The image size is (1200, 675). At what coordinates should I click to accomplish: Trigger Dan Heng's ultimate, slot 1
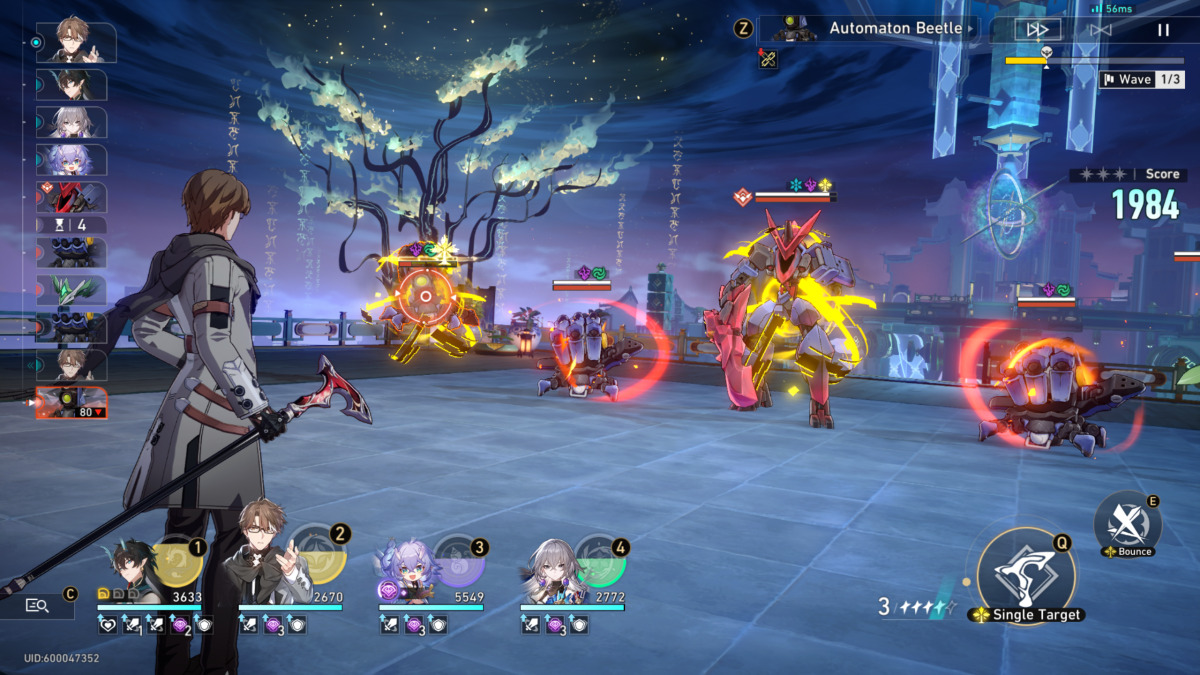point(179,563)
